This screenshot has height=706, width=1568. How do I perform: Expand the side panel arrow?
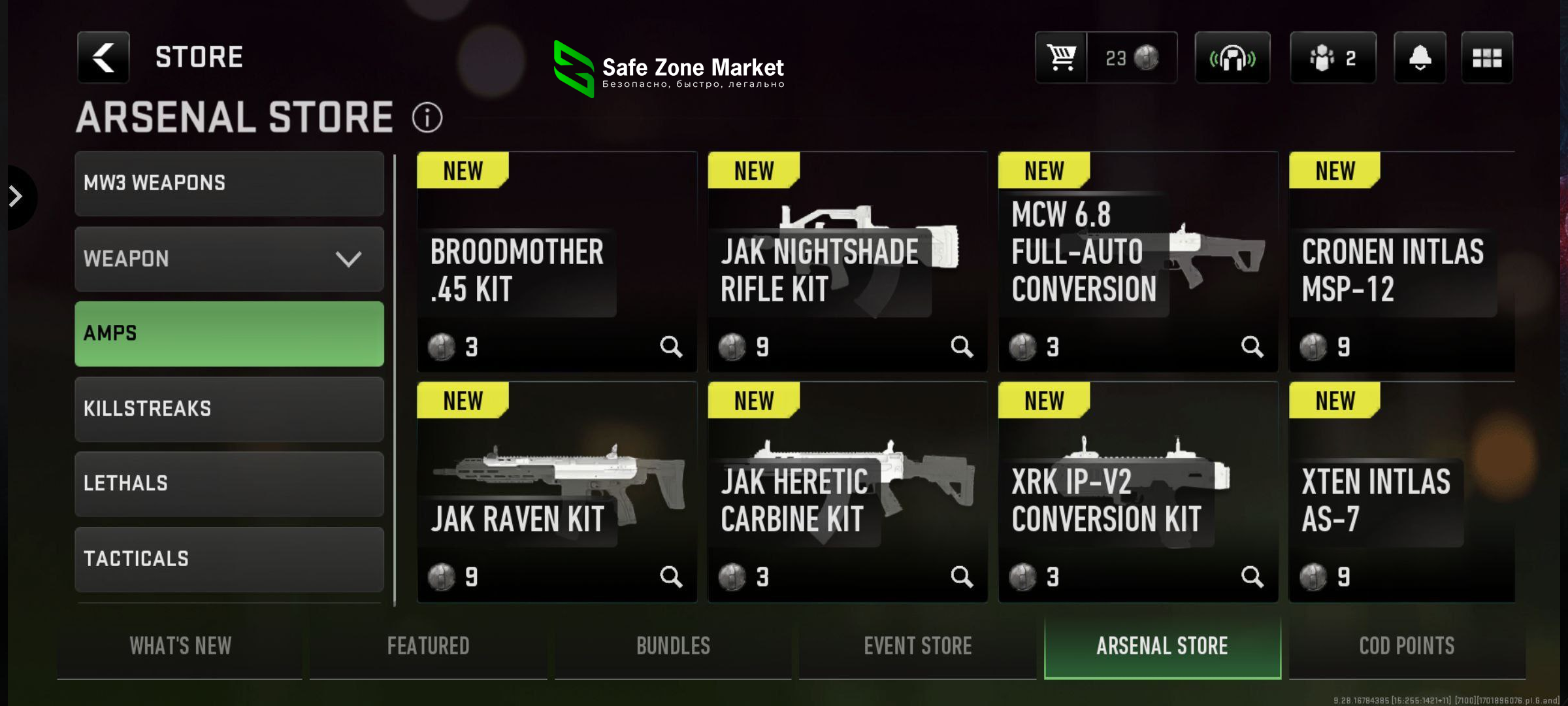(16, 197)
